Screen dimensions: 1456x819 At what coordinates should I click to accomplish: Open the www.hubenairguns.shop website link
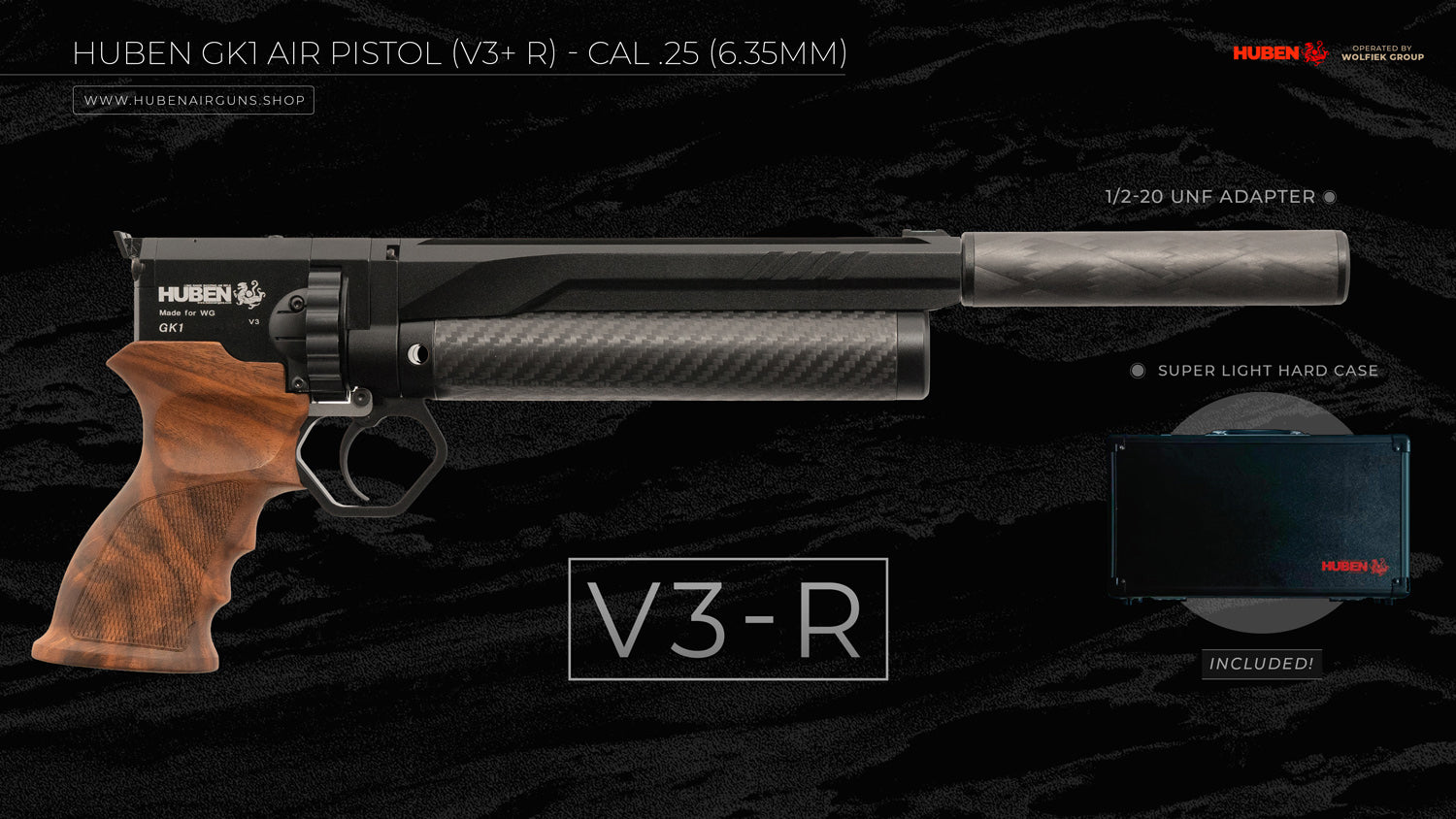(194, 100)
